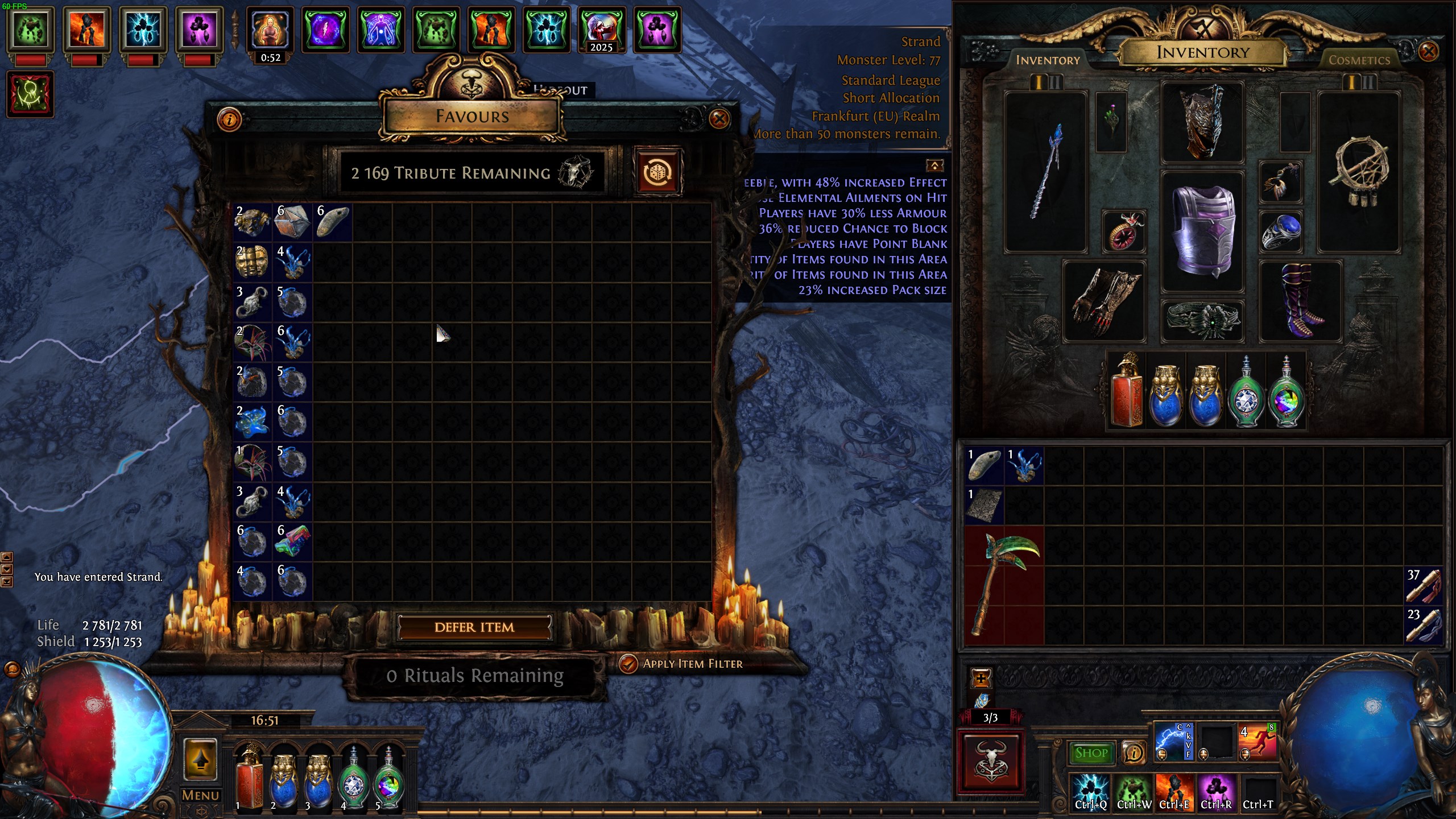Image resolution: width=1456 pixels, height=819 pixels.
Task: Collapse the map modifiers panel
Action: point(934,165)
